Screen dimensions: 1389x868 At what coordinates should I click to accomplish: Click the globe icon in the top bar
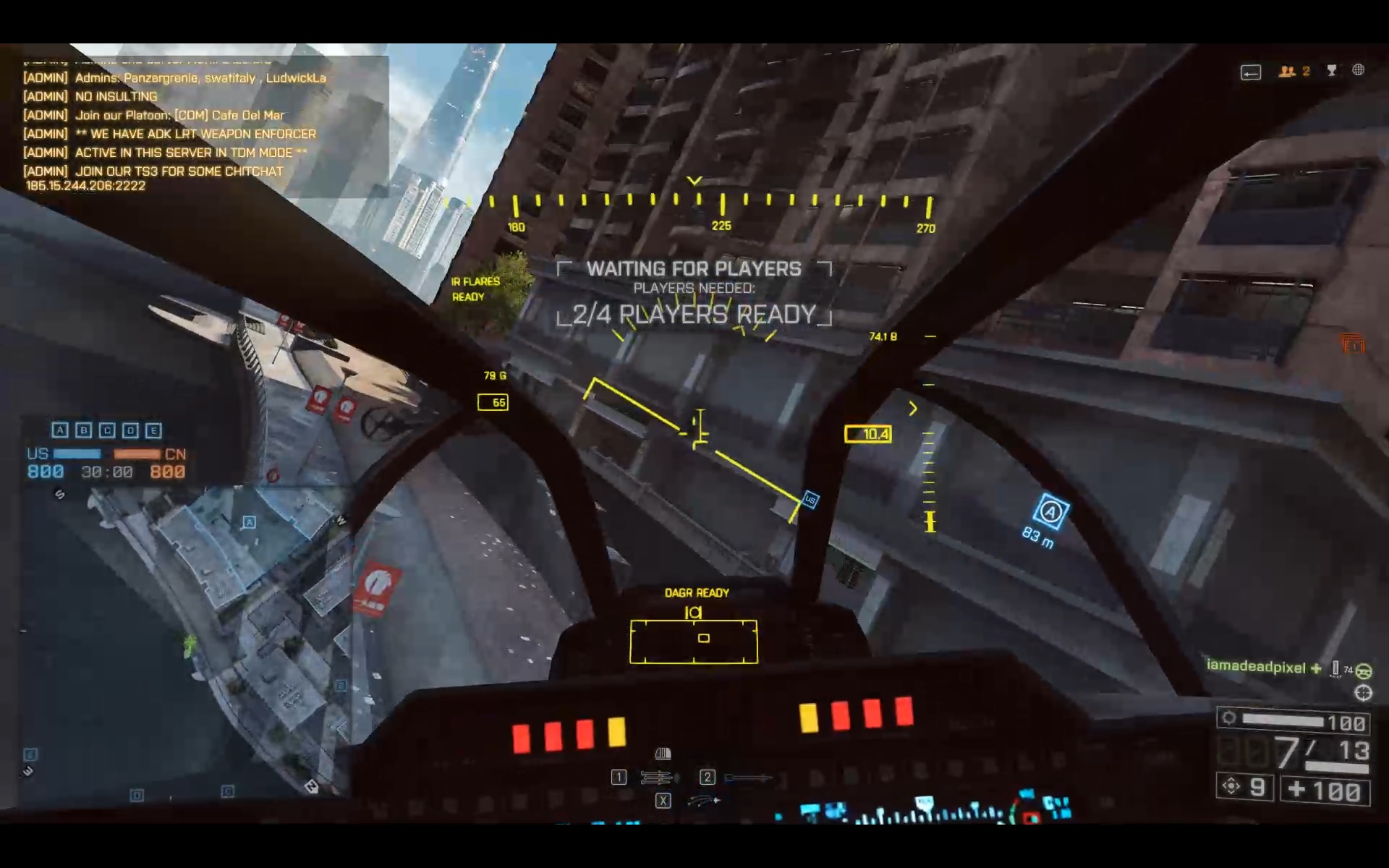tap(1359, 70)
